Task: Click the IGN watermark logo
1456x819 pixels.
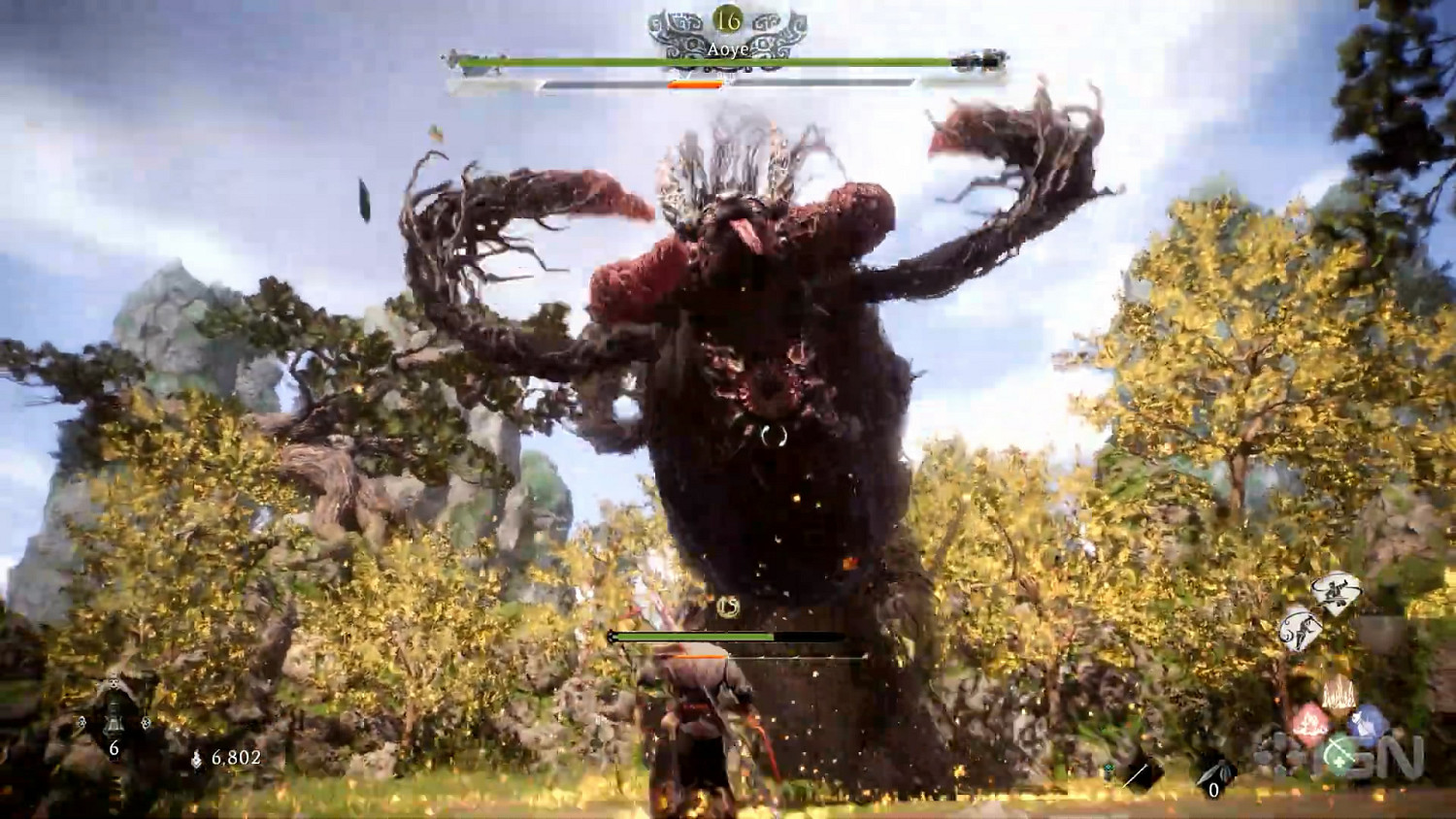Action: pos(1351,759)
